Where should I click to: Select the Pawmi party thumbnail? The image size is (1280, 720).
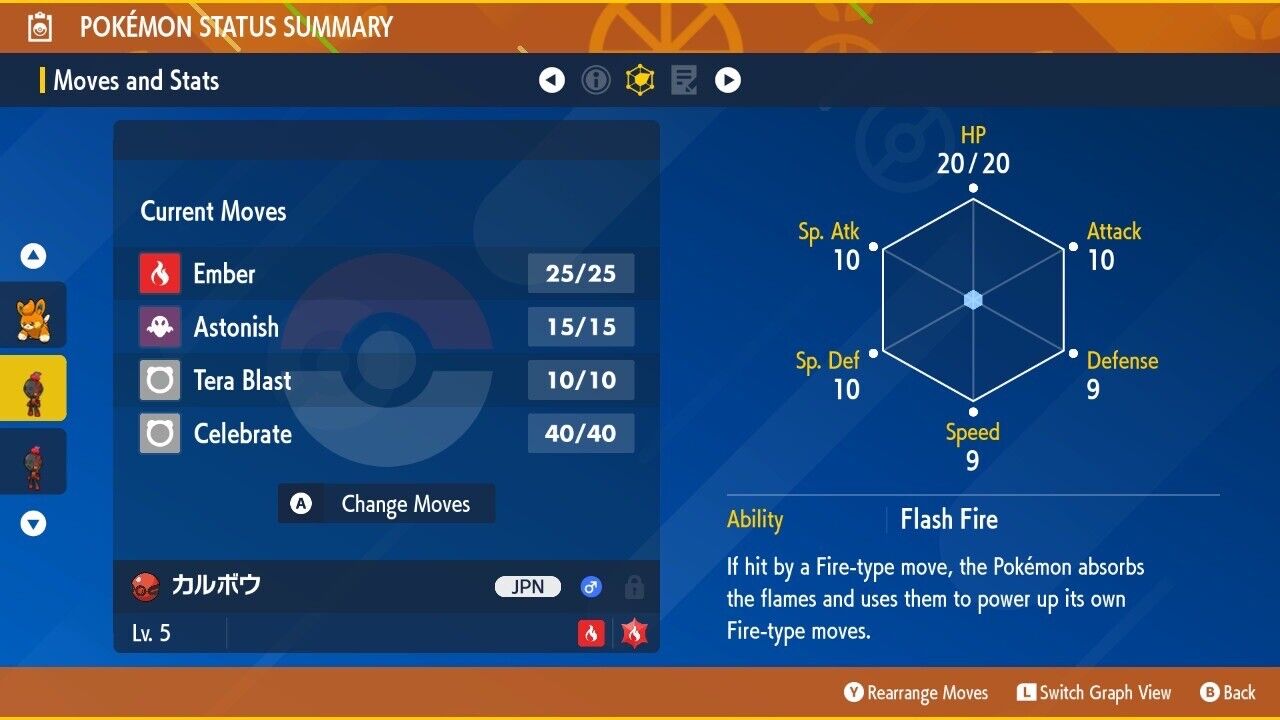pos(33,315)
